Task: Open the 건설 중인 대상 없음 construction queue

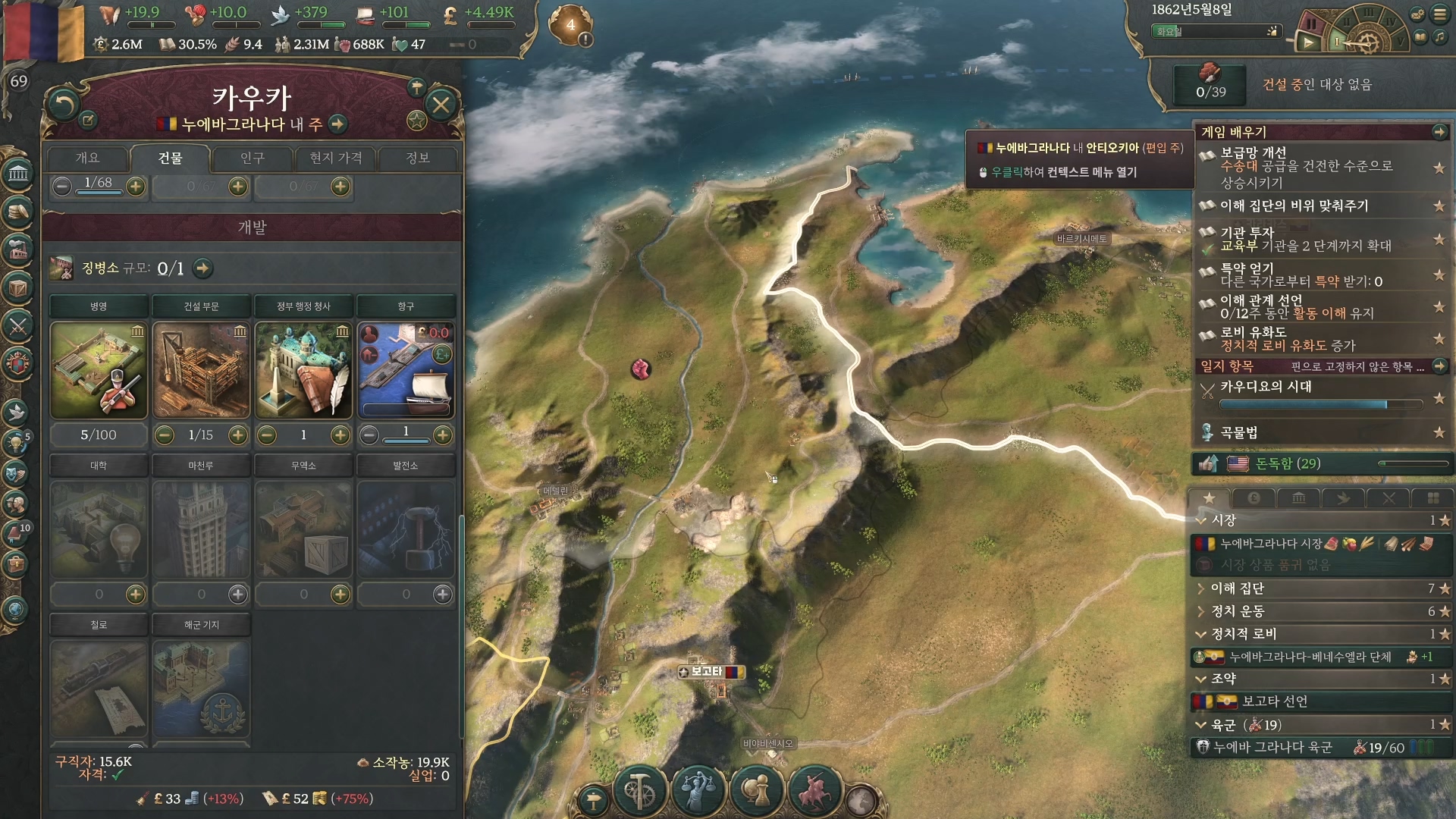Action: coord(1316,85)
